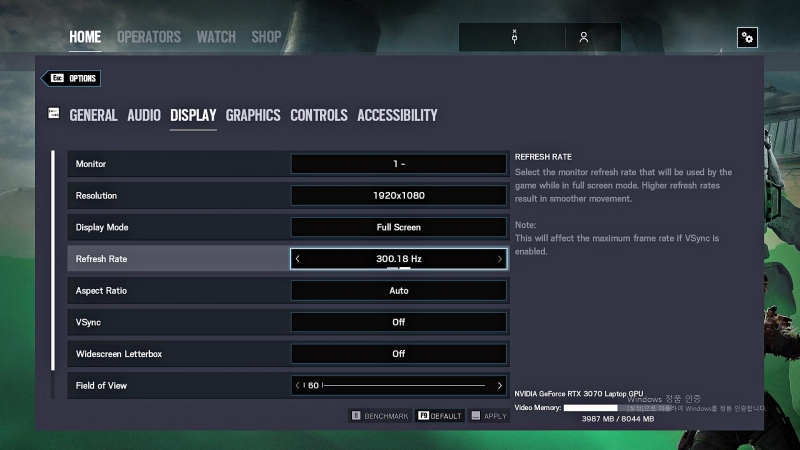Click the gear settings icon
The height and width of the screenshot is (450, 800).
click(747, 38)
